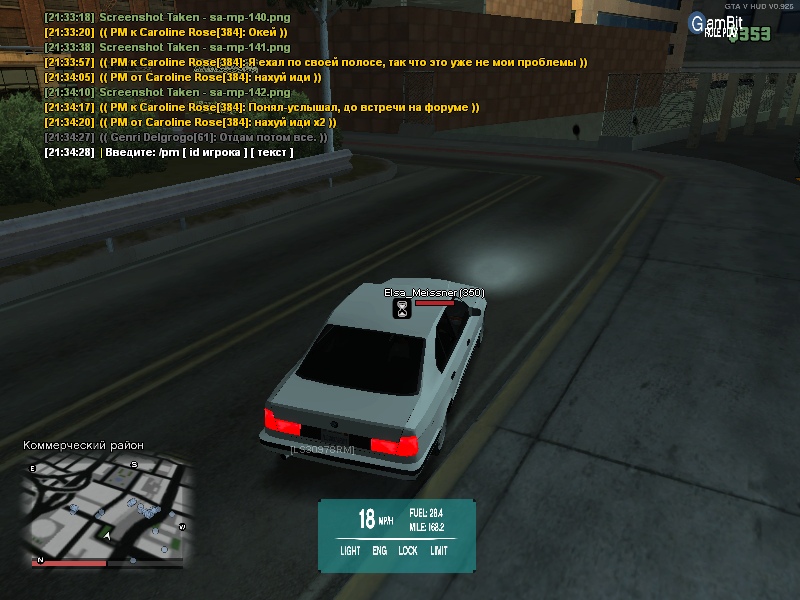800x600 pixels.
Task: Toggle the LOCK indicator on speedometer
Action: [x=408, y=550]
